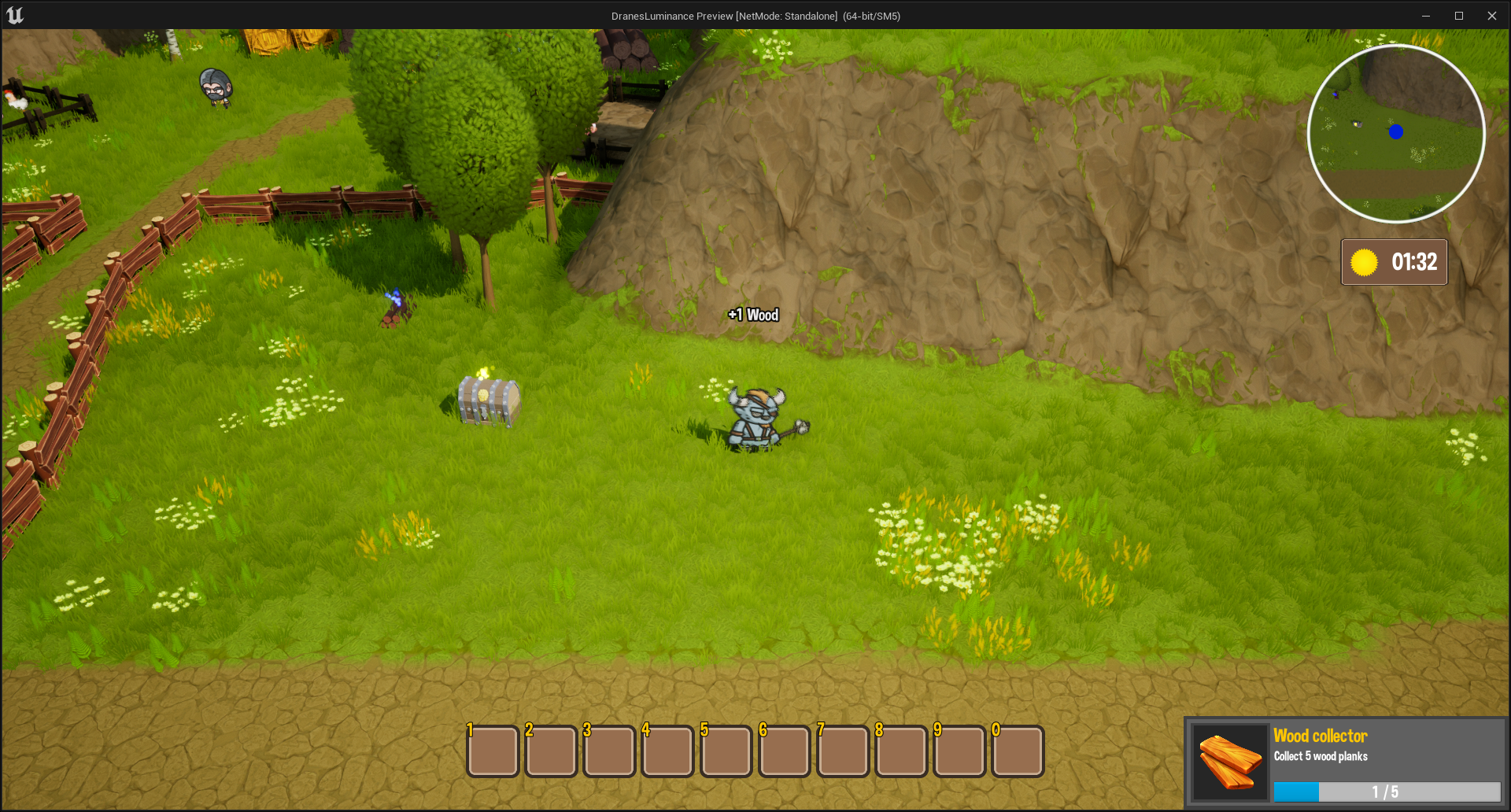Select hotbar slot number 5
Image resolution: width=1511 pixels, height=812 pixels.
pyautogui.click(x=726, y=751)
